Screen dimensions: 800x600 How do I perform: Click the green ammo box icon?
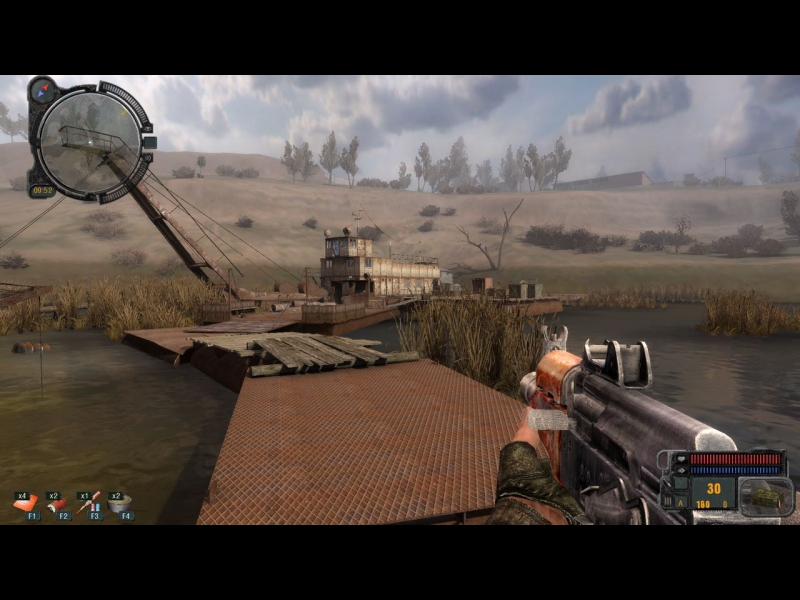(x=766, y=496)
